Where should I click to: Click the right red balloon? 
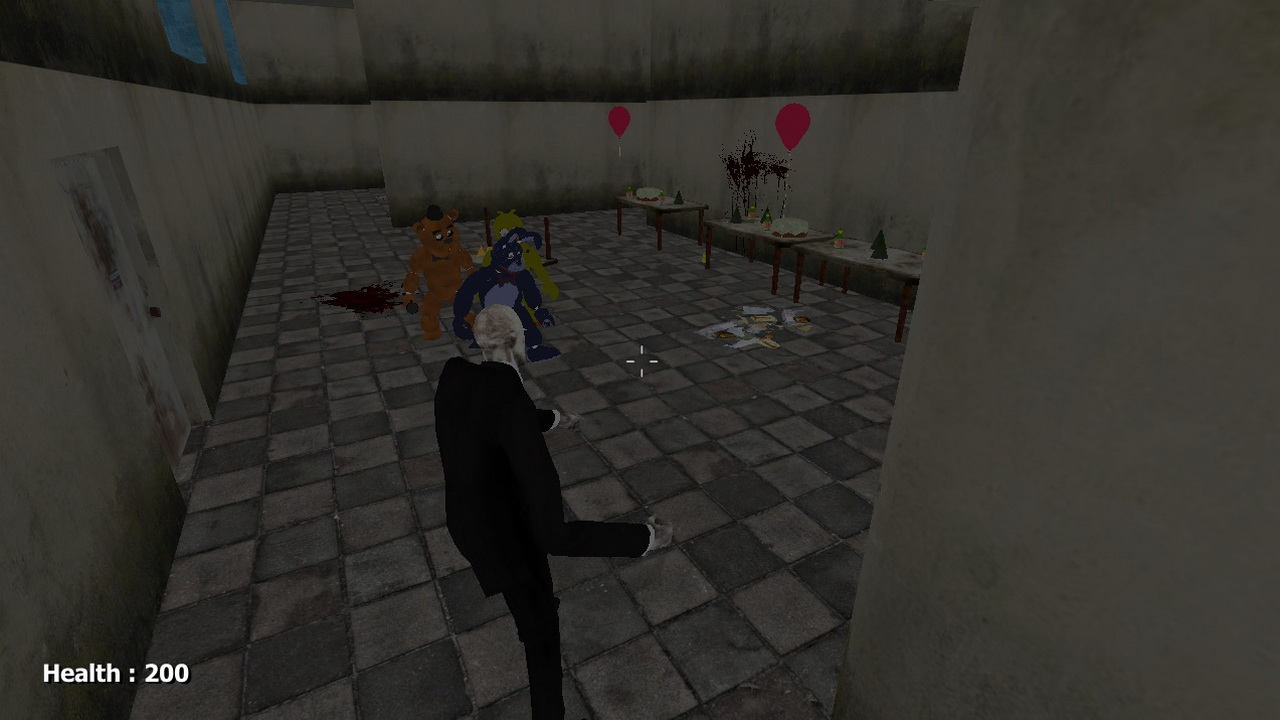click(792, 119)
